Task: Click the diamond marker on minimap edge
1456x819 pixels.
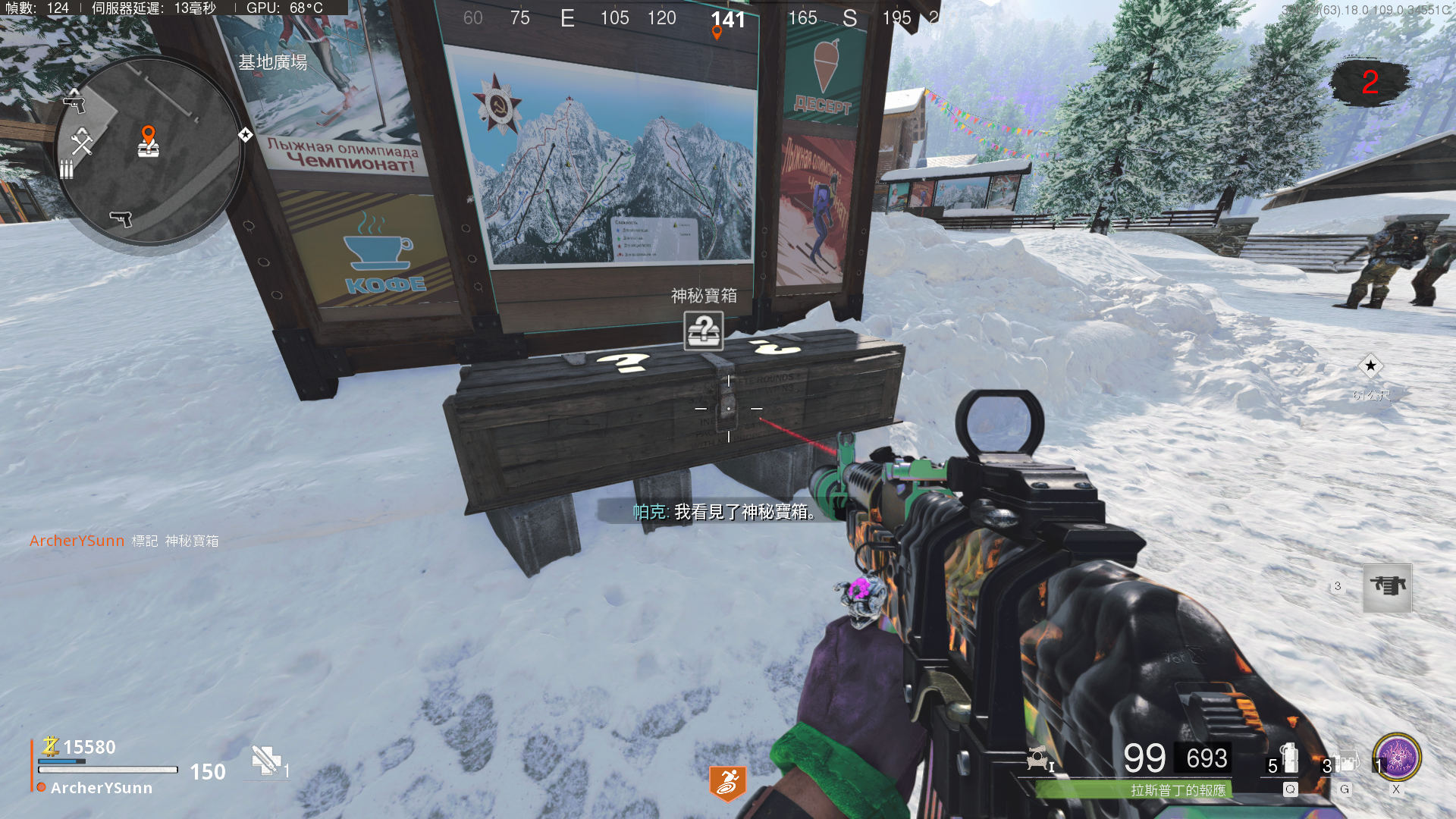Action: coord(245,135)
